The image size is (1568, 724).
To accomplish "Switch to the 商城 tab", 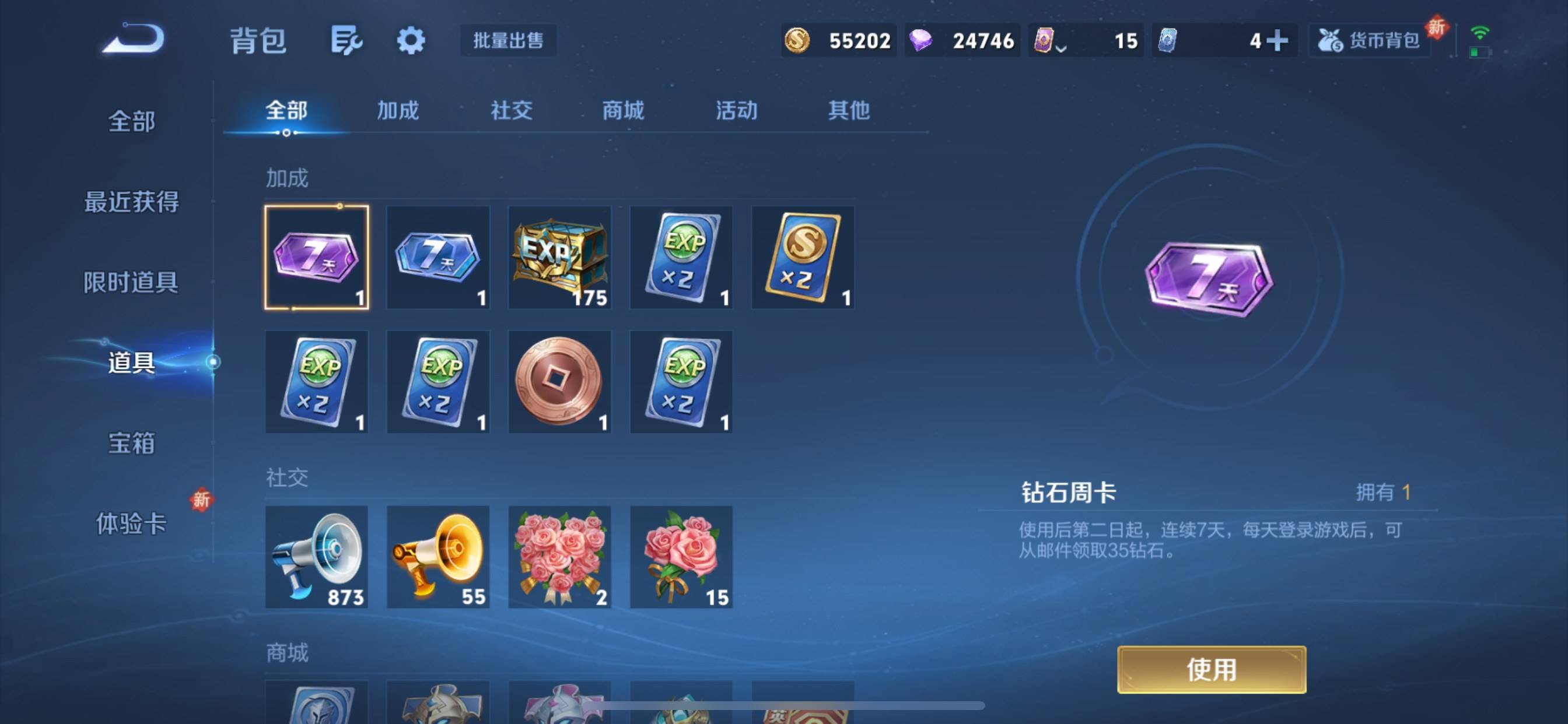I will tap(621, 111).
